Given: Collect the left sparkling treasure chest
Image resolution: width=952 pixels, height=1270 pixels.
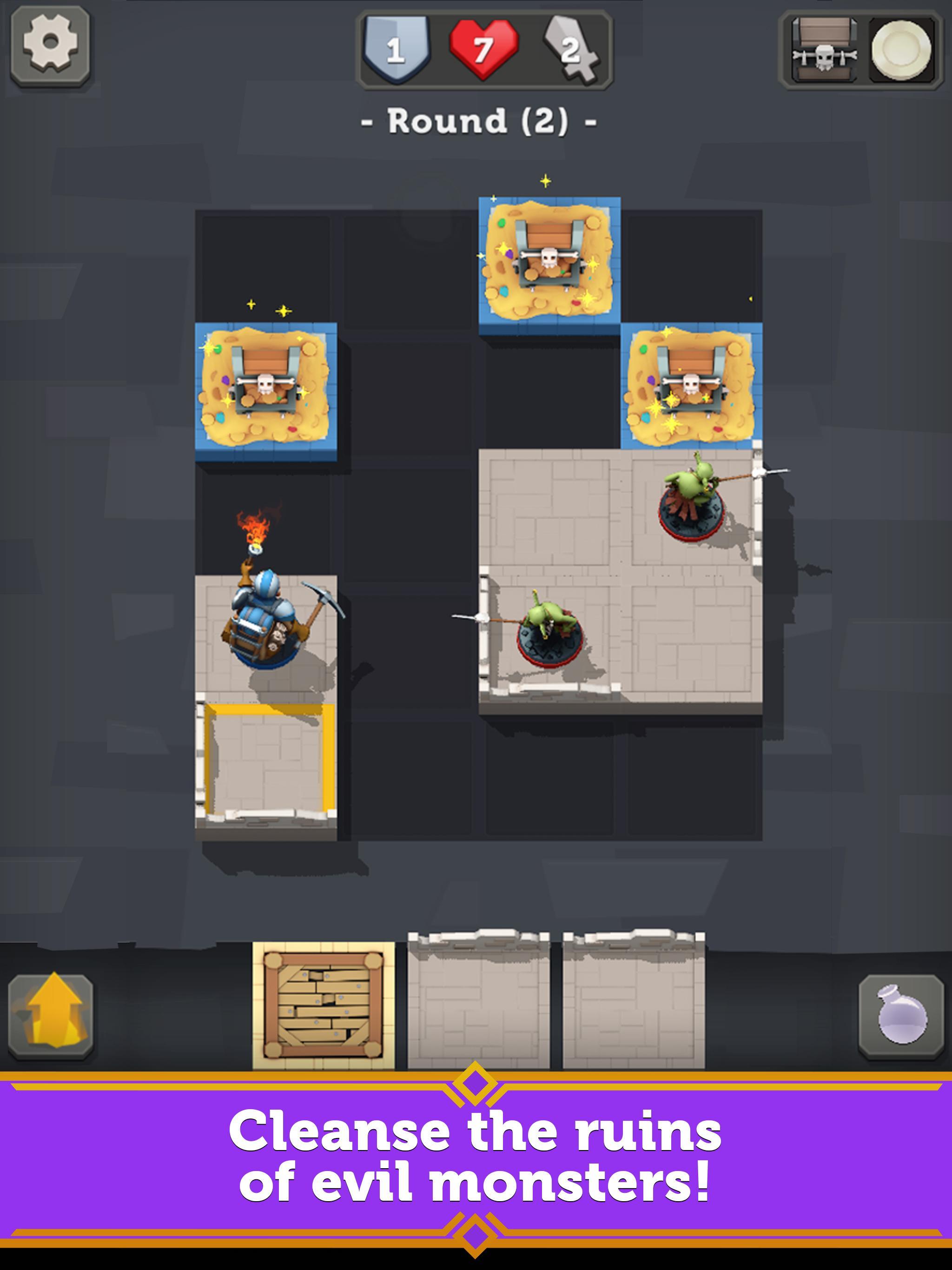Looking at the screenshot, I should [x=266, y=381].
